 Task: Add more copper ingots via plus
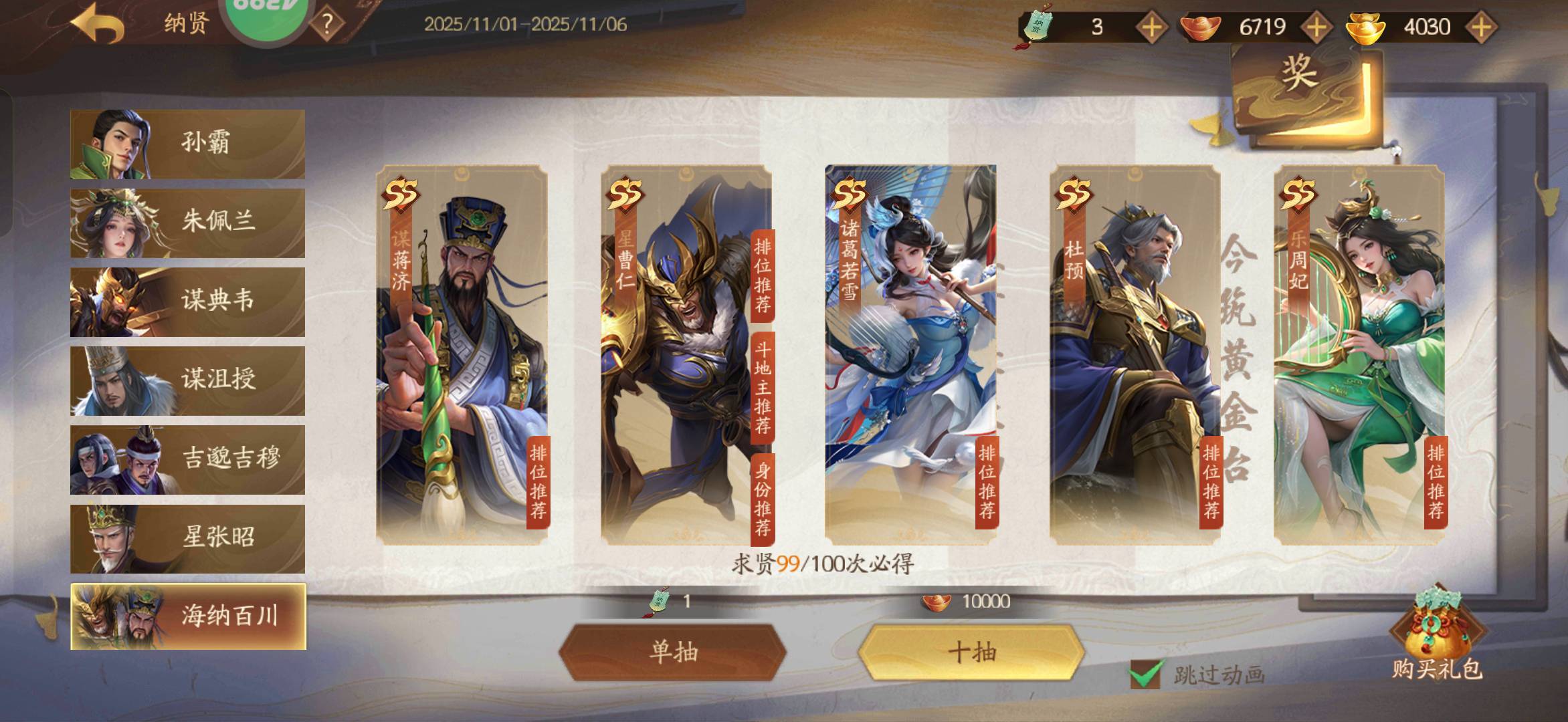(1316, 27)
